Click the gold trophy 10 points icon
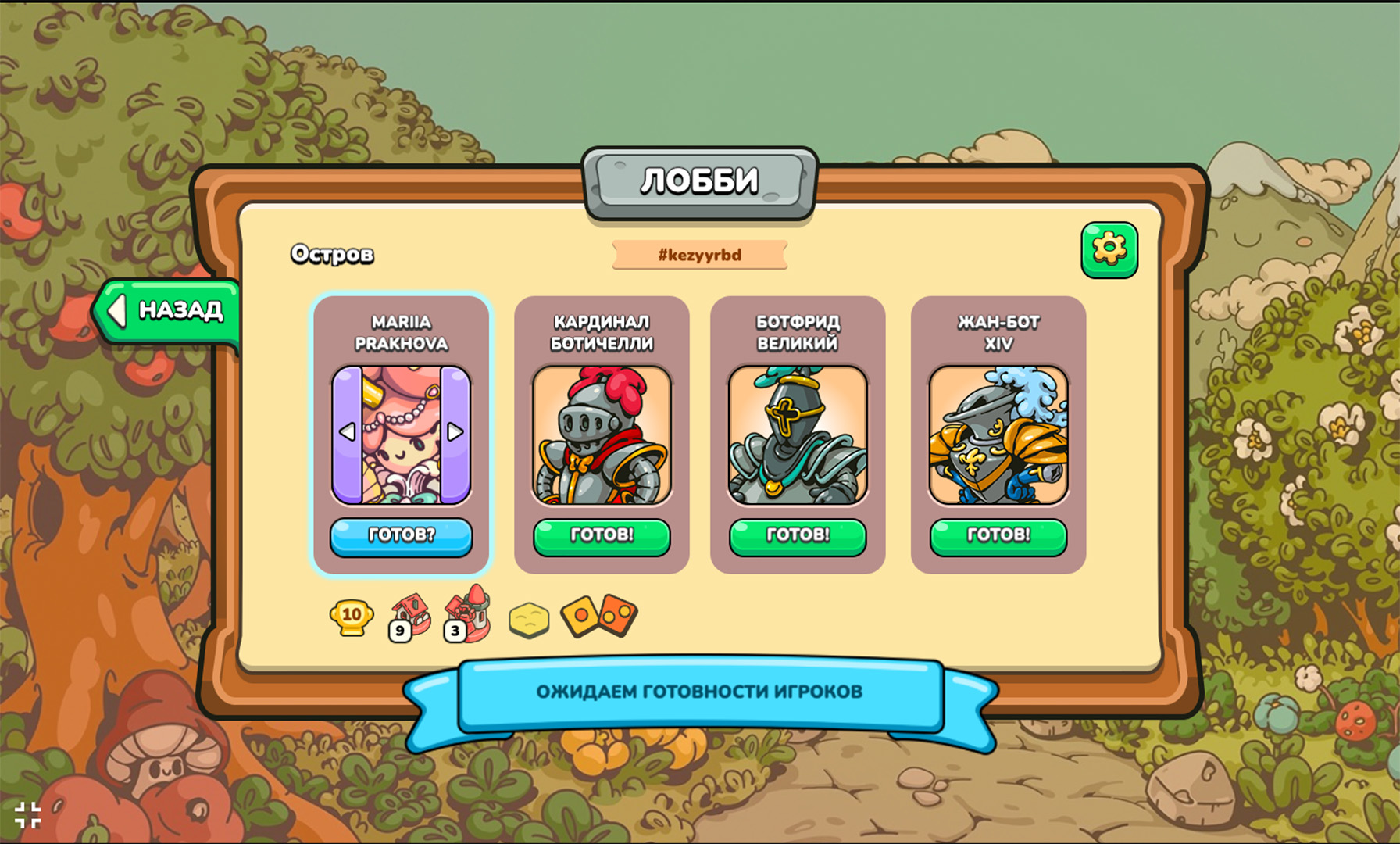This screenshot has height=844, width=1400. (351, 617)
